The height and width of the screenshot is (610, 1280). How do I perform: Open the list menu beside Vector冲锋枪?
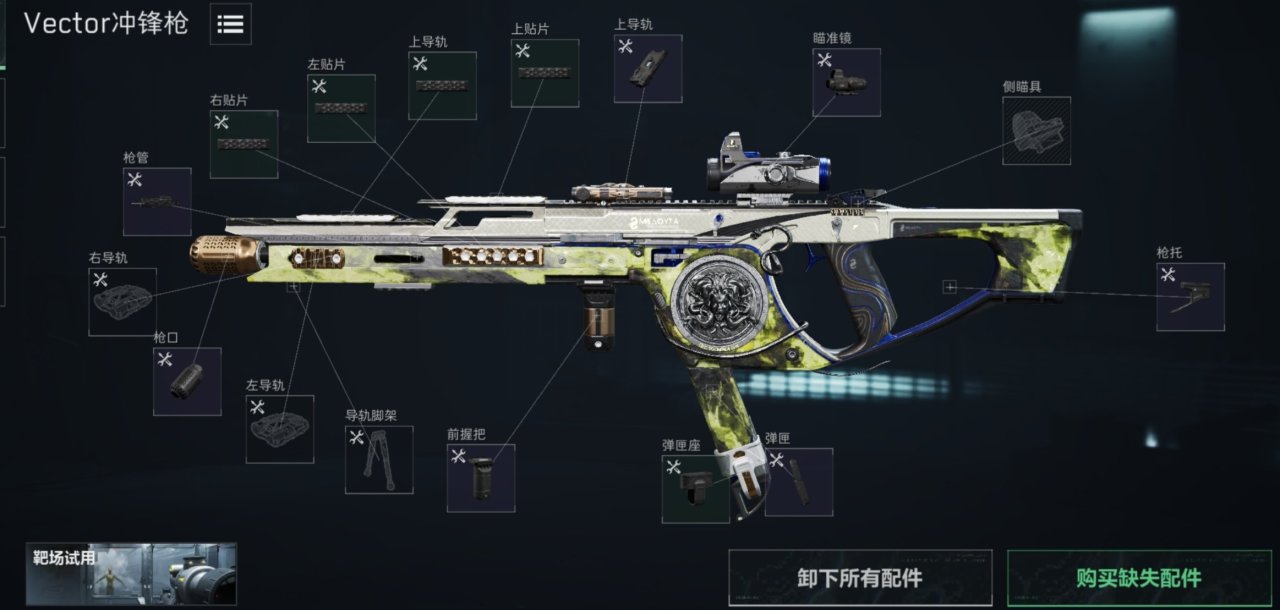[230, 25]
